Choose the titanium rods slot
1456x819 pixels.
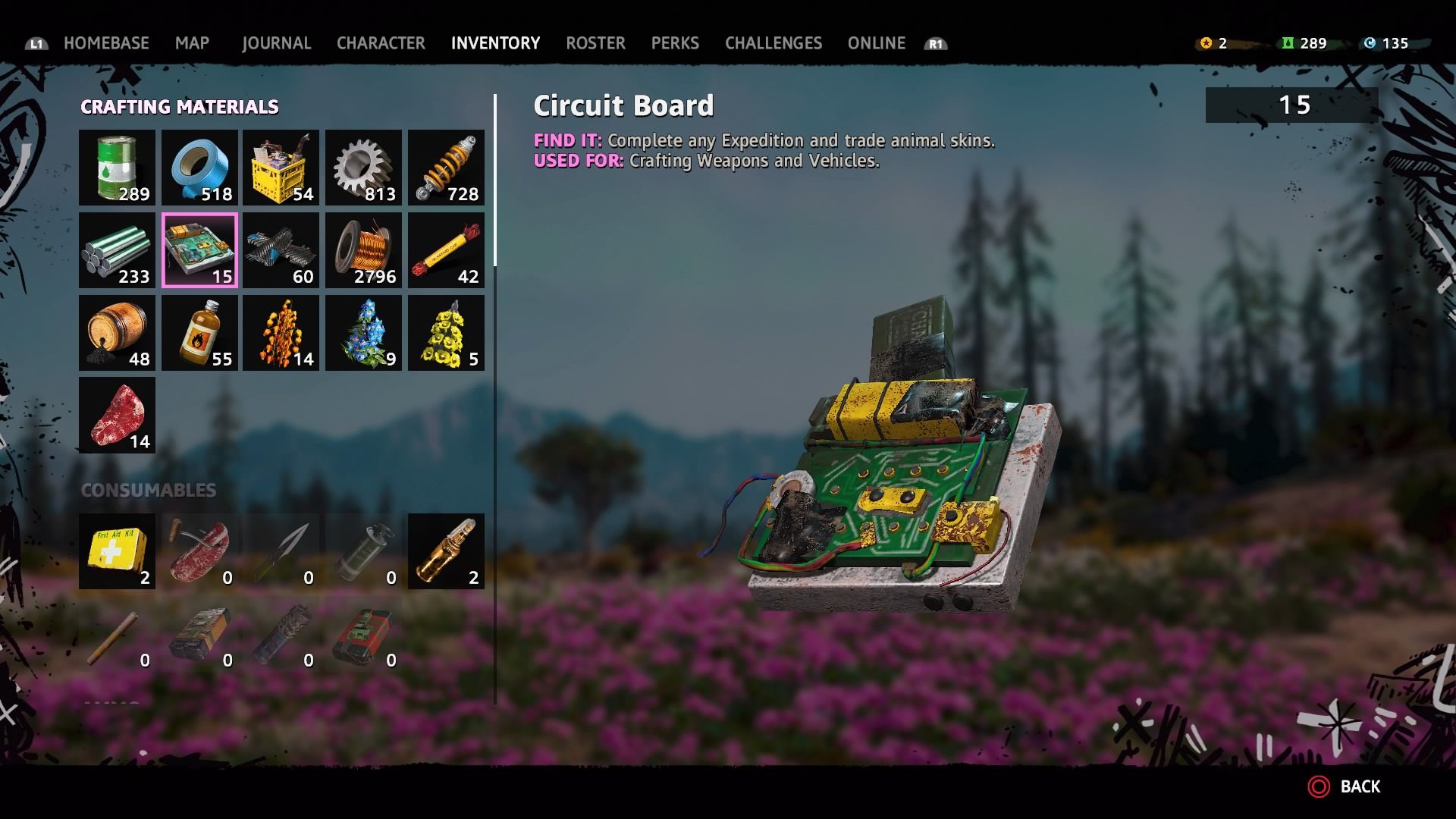(117, 250)
